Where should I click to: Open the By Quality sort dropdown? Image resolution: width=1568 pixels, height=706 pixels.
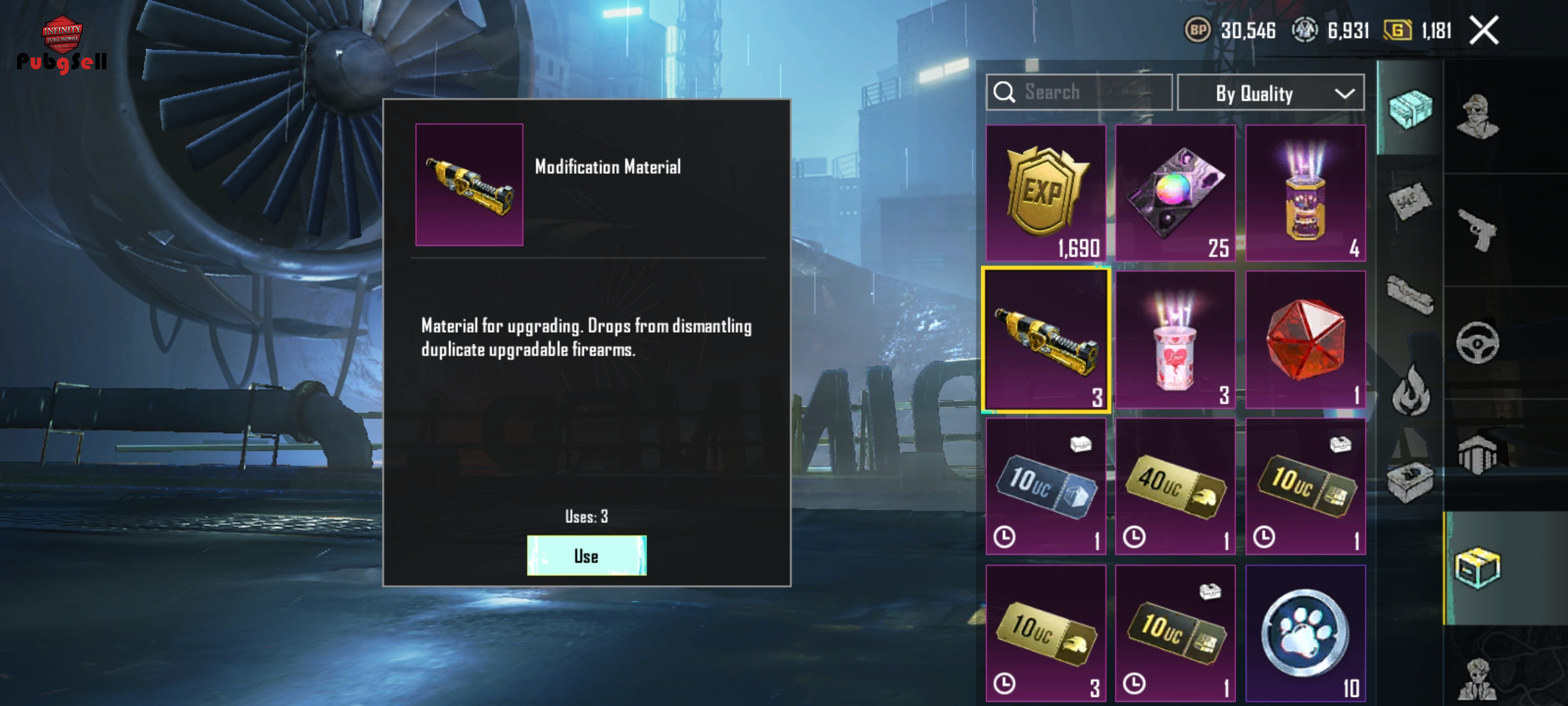[1270, 93]
